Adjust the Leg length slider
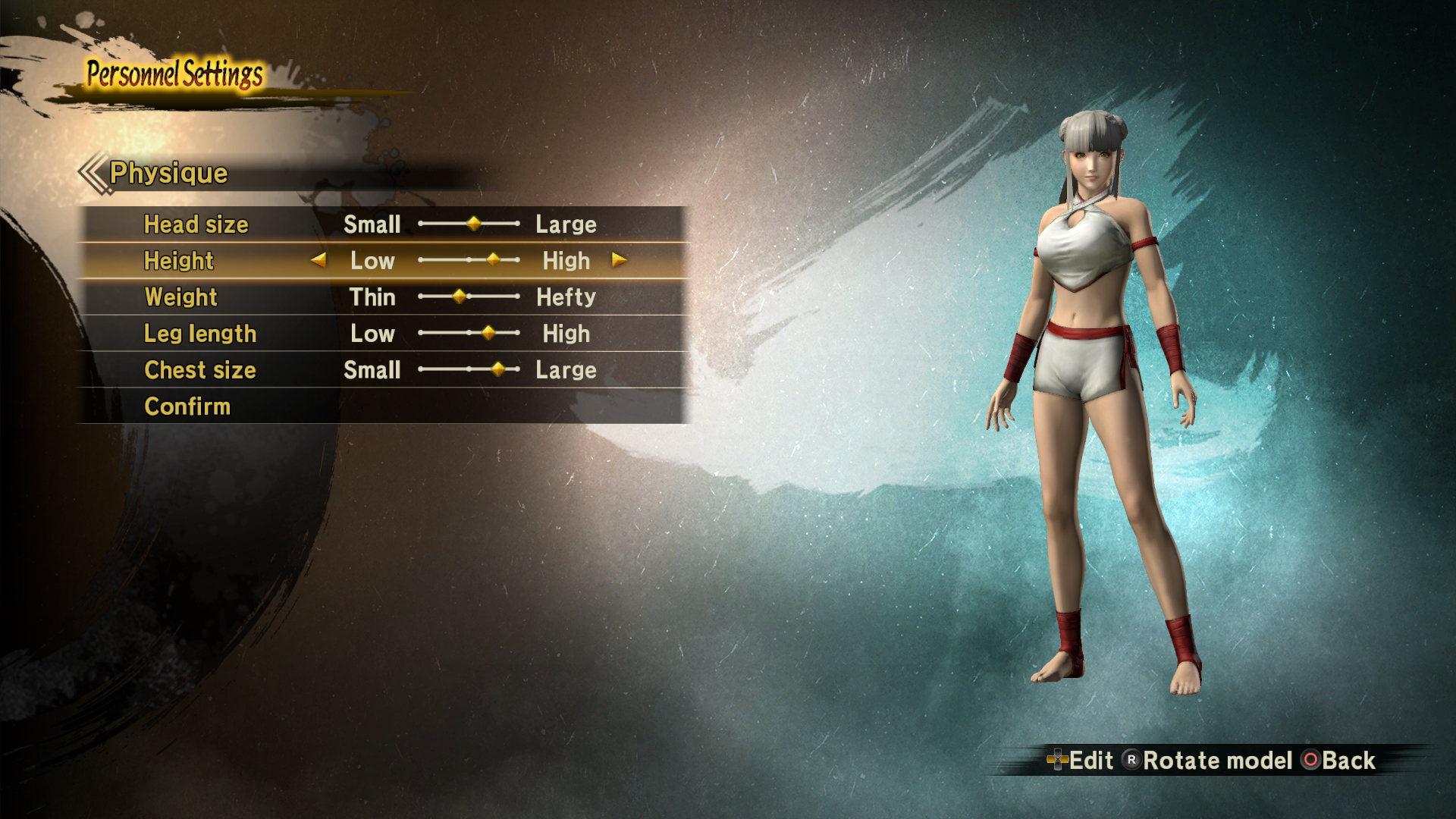Screen dimensions: 1456x819 pos(488,333)
